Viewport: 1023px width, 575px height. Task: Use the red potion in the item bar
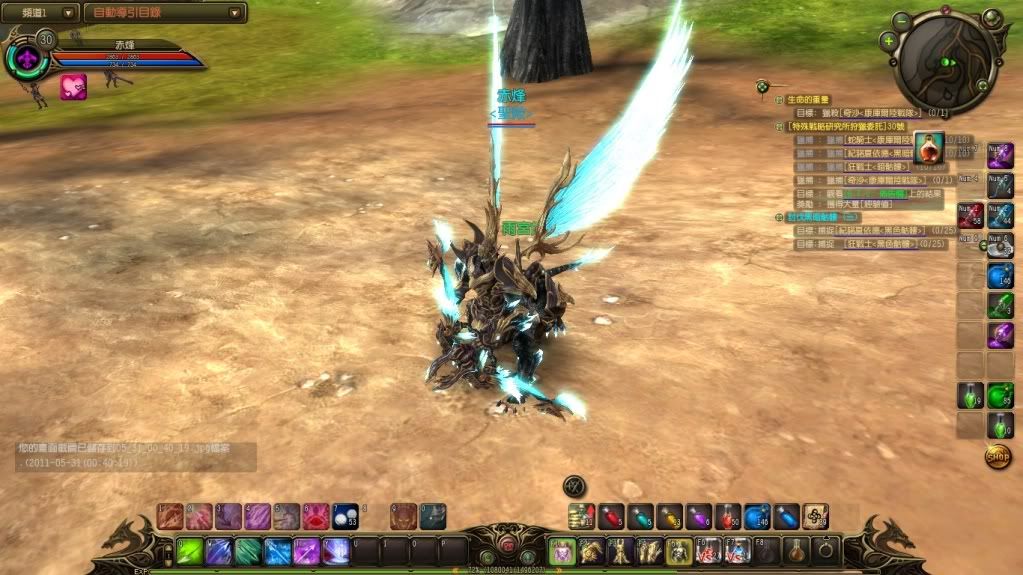tap(611, 516)
